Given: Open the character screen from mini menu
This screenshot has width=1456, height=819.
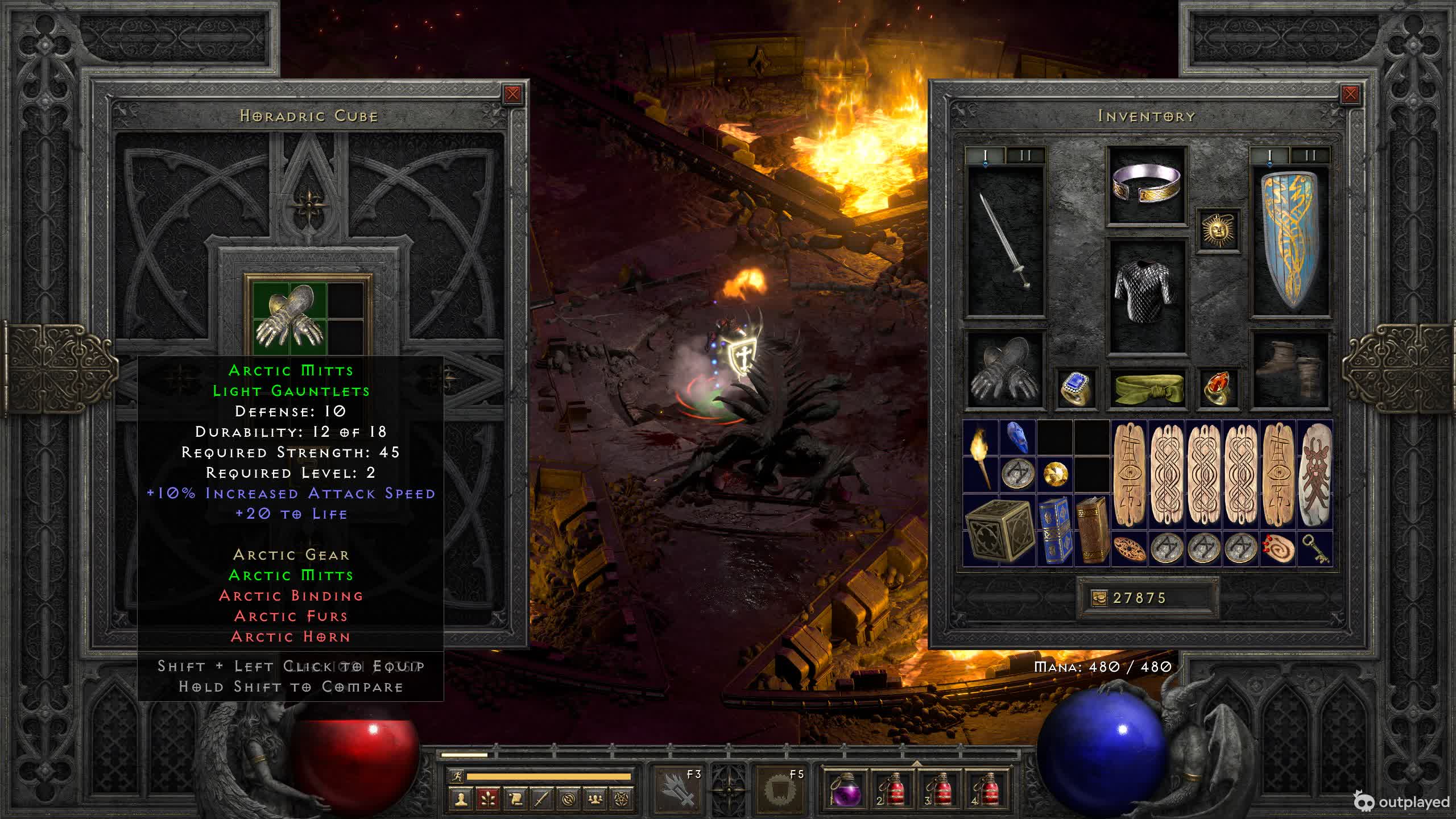Looking at the screenshot, I should pos(461,799).
